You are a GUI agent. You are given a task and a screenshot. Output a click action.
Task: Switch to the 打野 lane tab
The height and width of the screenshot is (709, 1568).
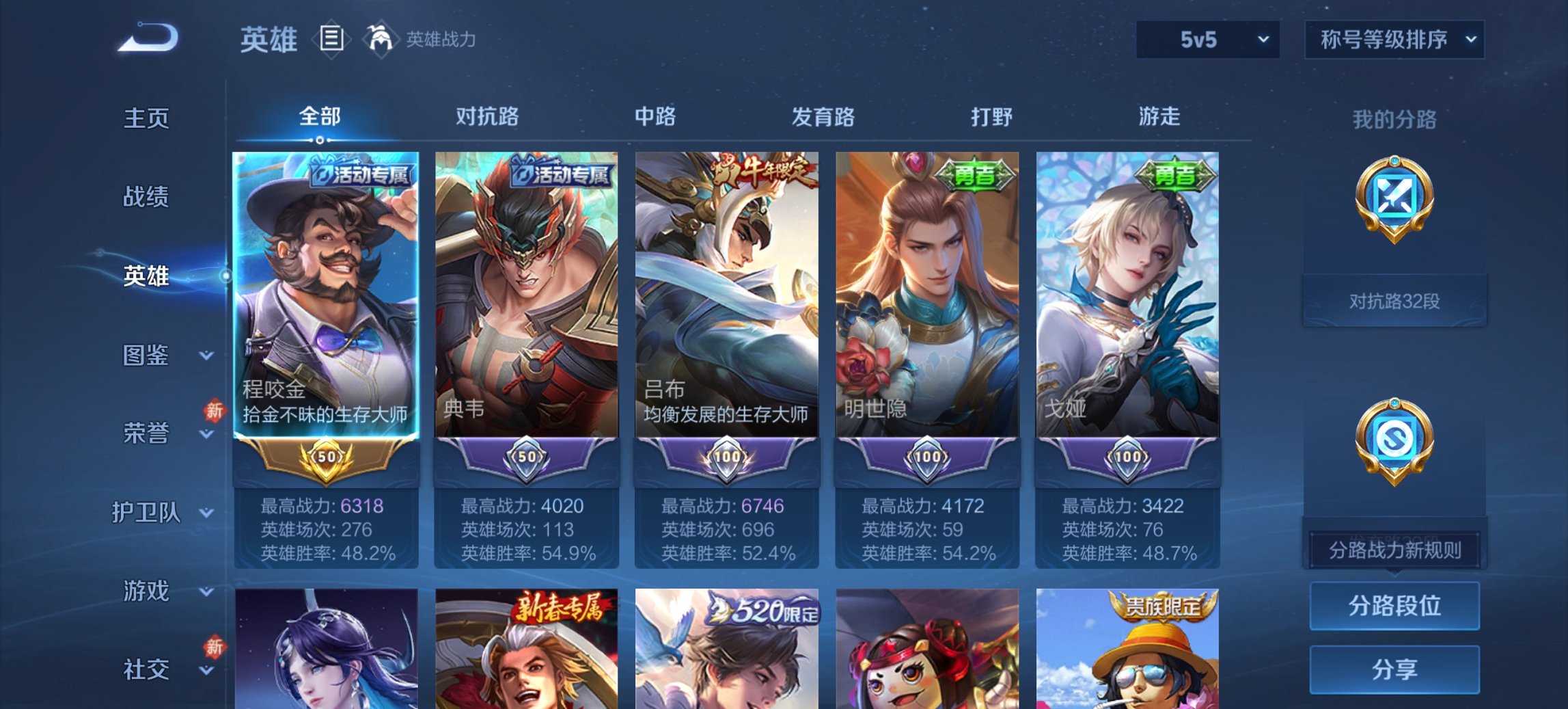[993, 116]
